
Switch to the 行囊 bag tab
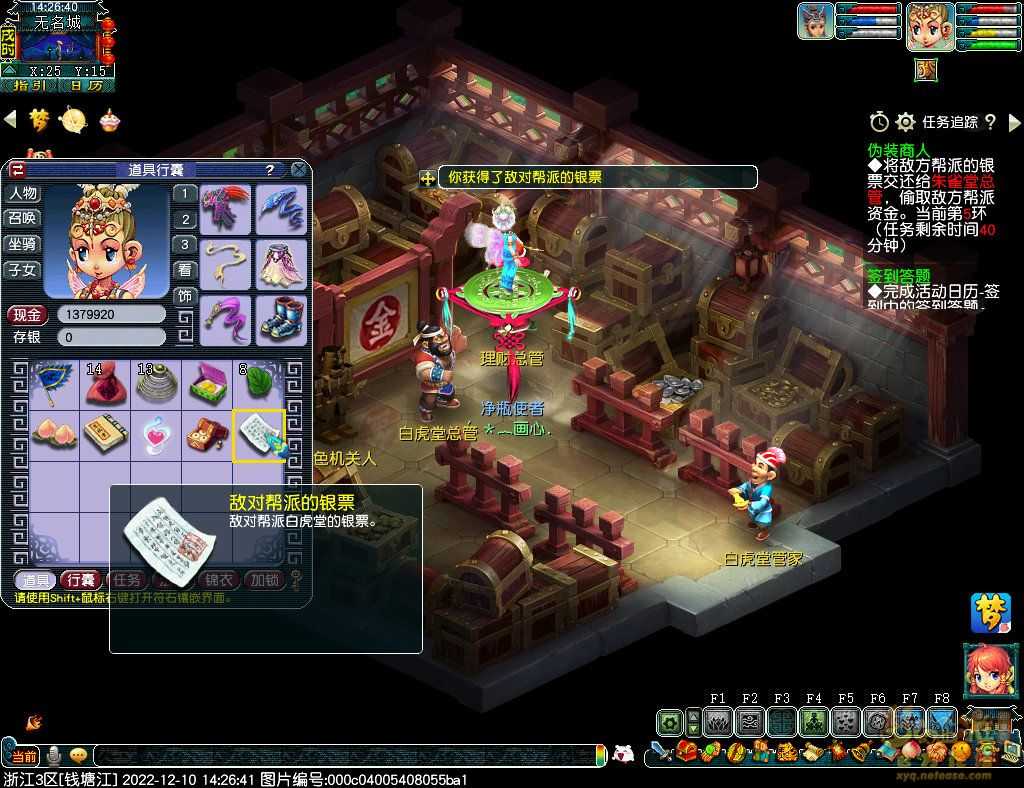tap(79, 580)
